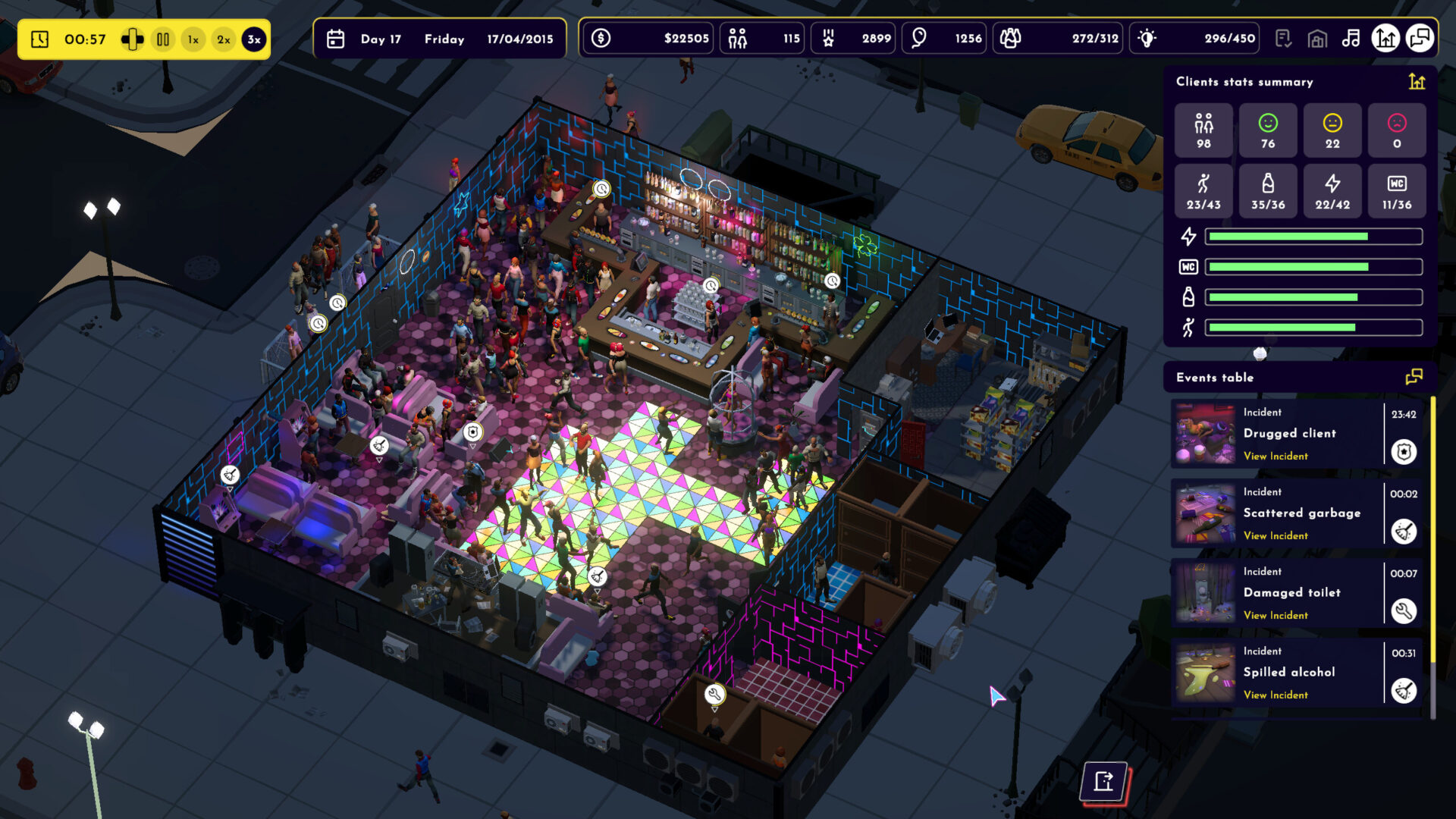Set game speed to 1x
This screenshot has width=1456, height=819.
[193, 39]
